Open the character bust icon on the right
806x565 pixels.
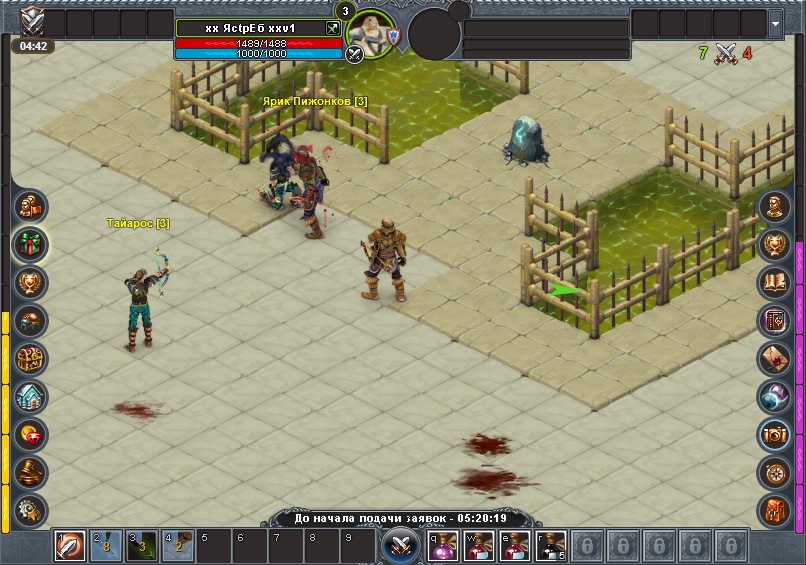[774, 207]
